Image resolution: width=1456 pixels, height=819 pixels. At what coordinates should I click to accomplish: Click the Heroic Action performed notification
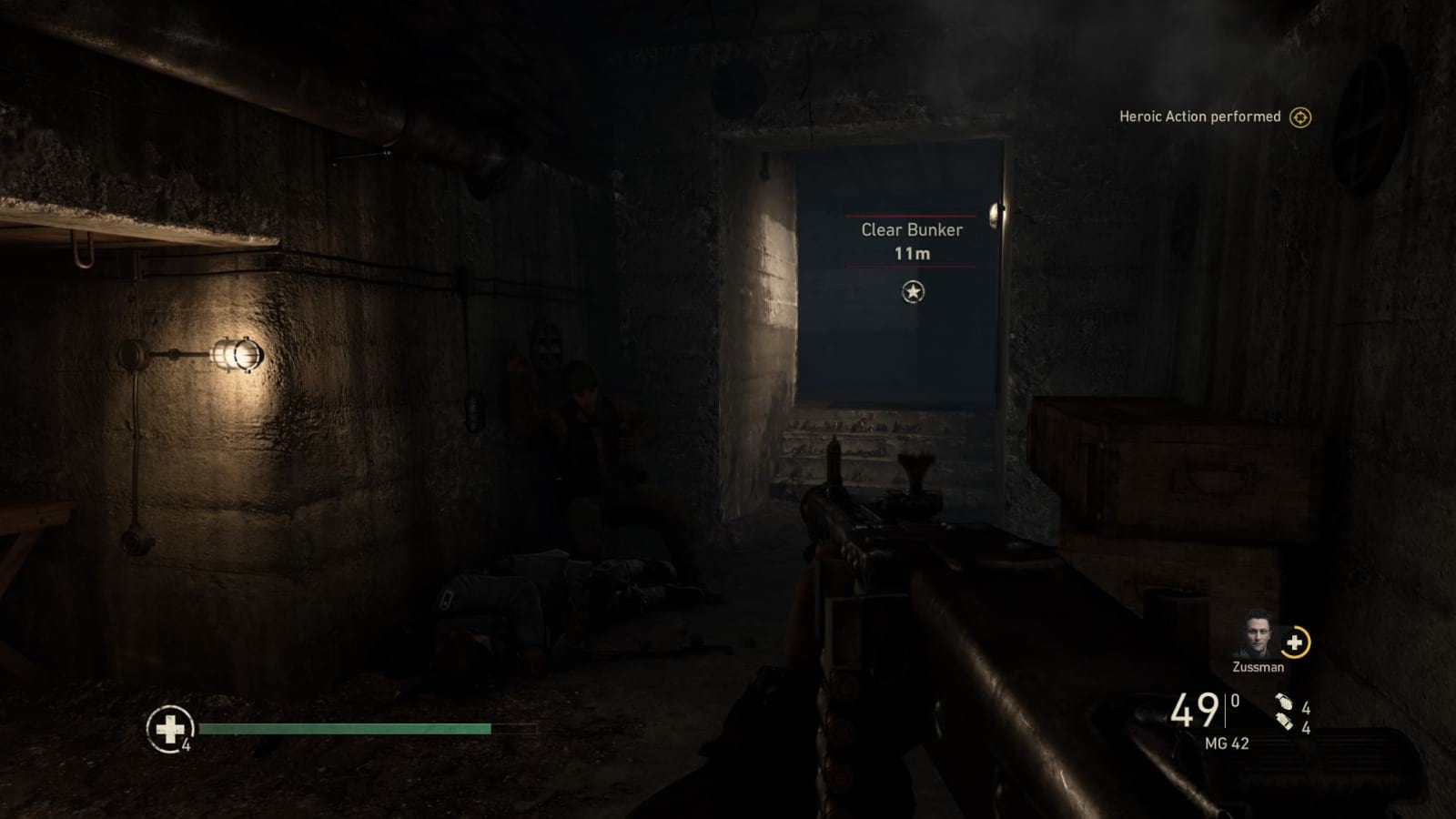point(1198,116)
